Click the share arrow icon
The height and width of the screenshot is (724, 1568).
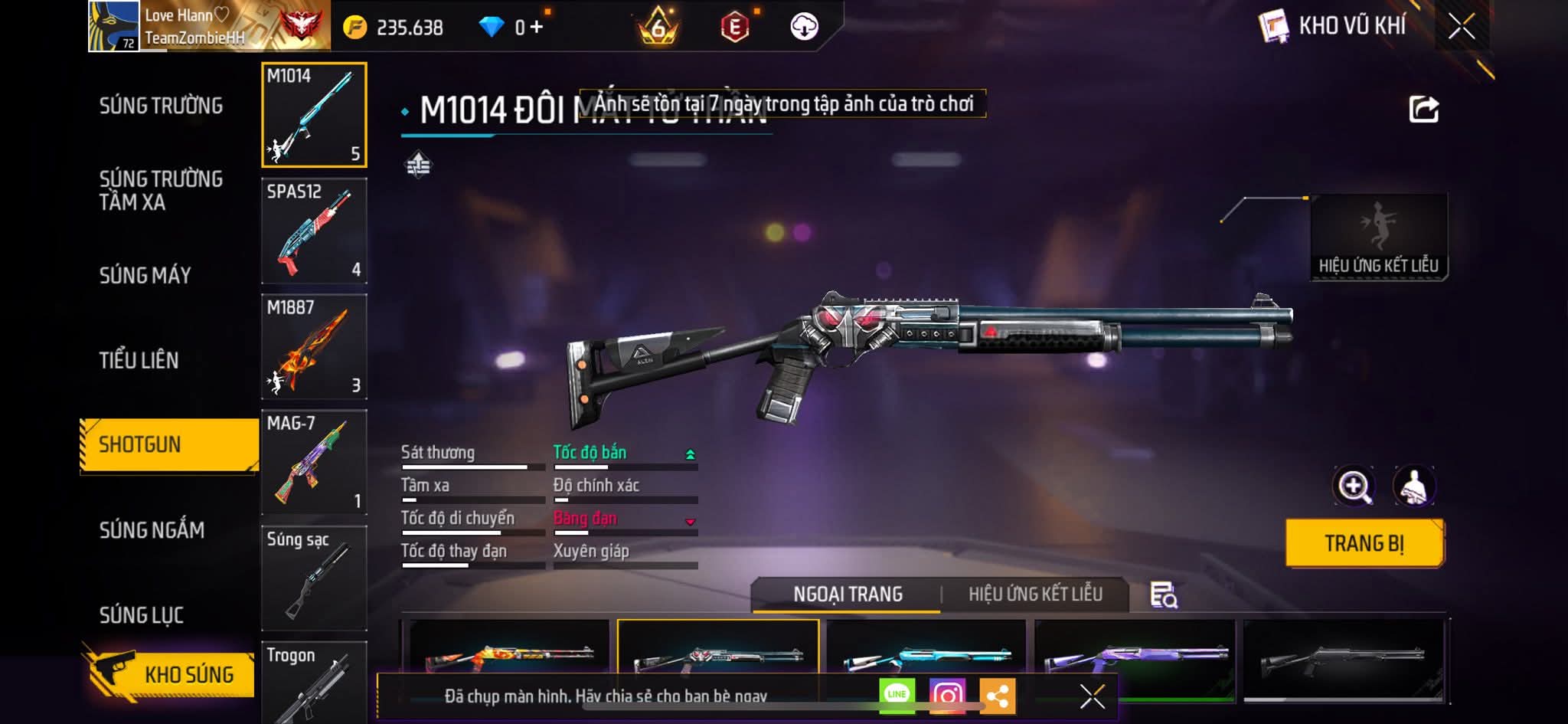pyautogui.click(x=1424, y=110)
